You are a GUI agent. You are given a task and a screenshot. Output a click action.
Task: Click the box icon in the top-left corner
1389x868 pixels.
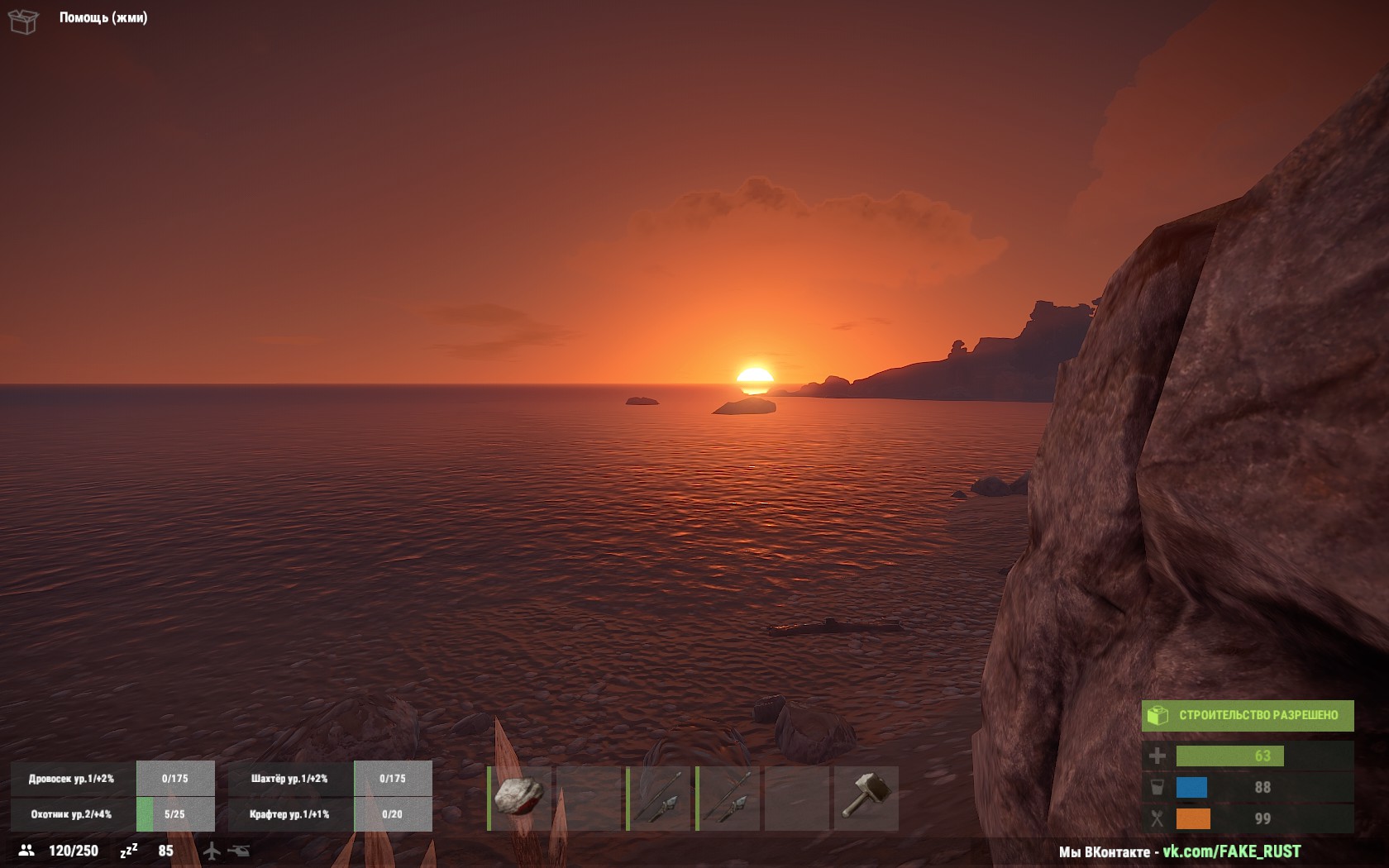tap(21, 20)
